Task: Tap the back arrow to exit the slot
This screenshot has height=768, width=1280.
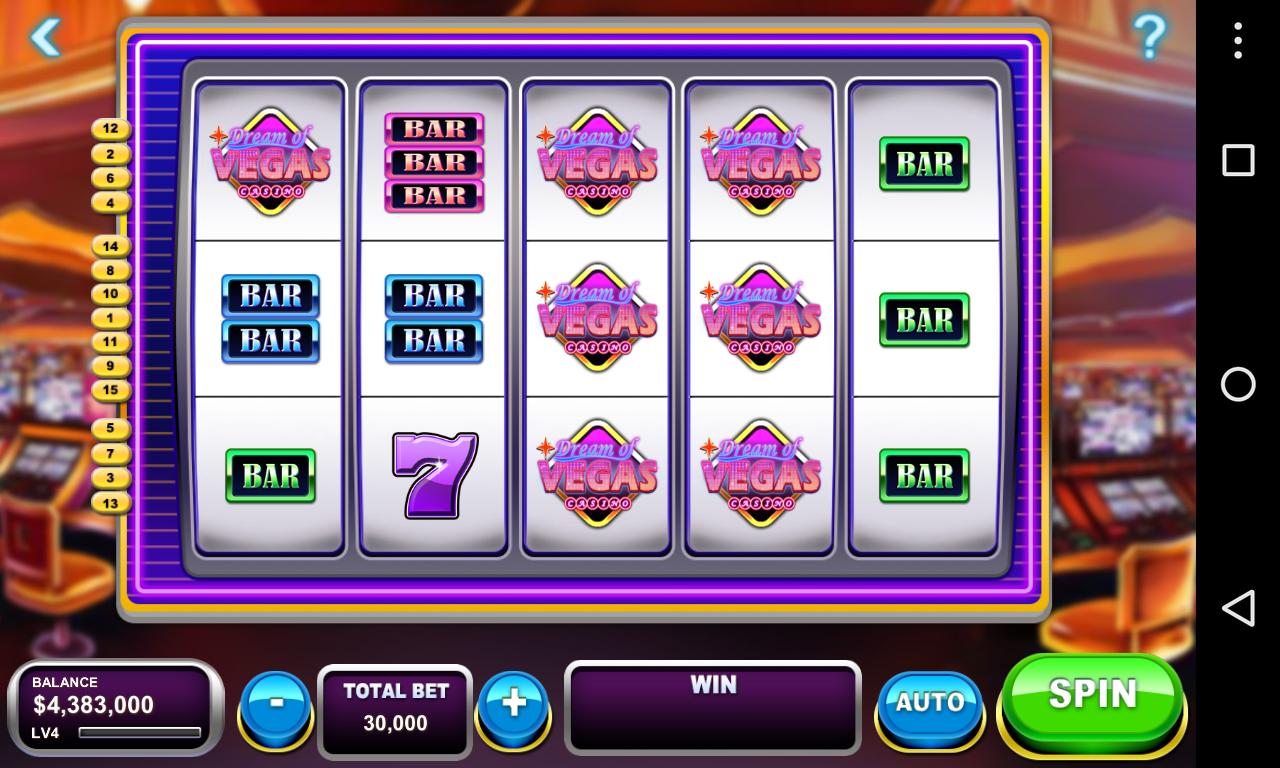Action: coord(46,38)
